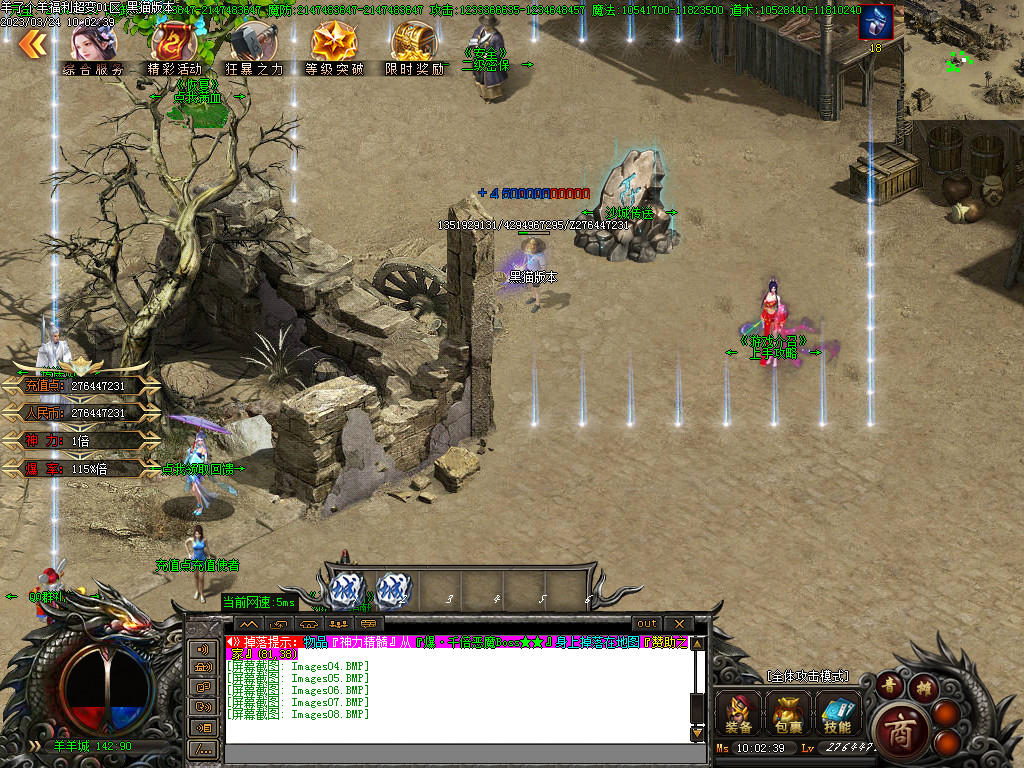The width and height of the screenshot is (1024, 768).
Task: Open the 限时奖励 timed rewards chest
Action: (414, 49)
